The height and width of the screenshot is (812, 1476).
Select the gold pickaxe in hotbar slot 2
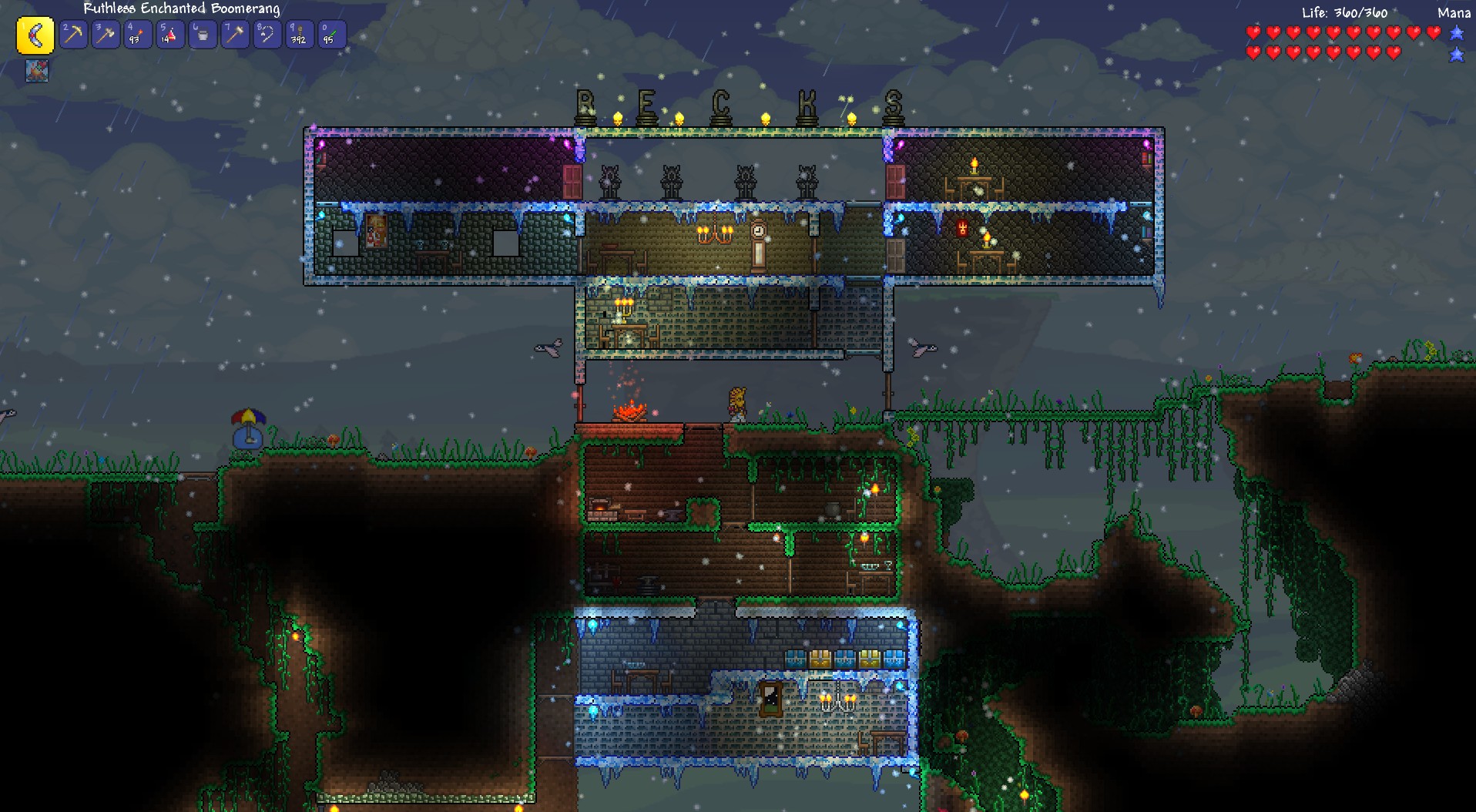pos(73,34)
